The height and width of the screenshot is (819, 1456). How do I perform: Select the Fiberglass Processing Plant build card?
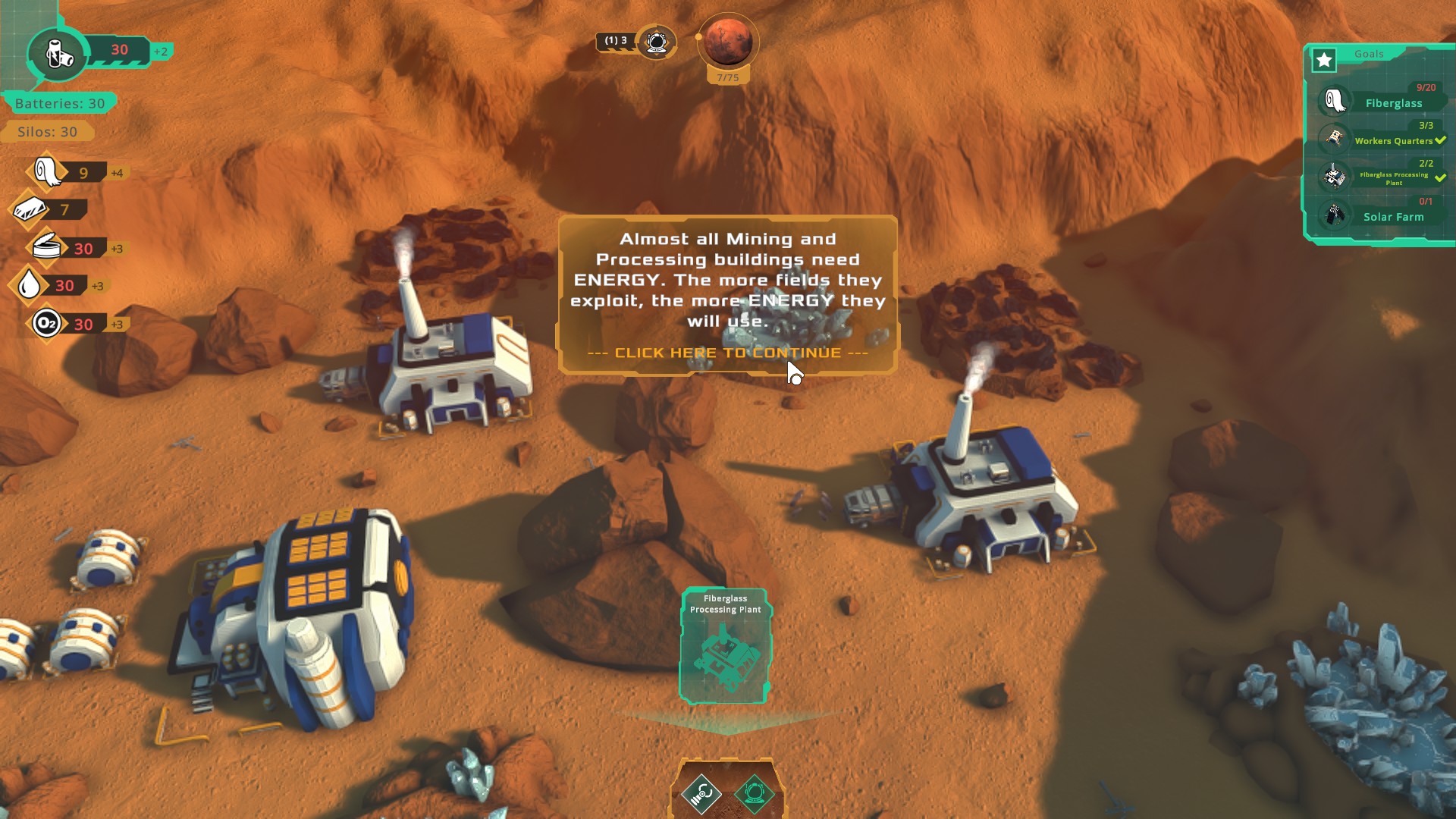[726, 646]
